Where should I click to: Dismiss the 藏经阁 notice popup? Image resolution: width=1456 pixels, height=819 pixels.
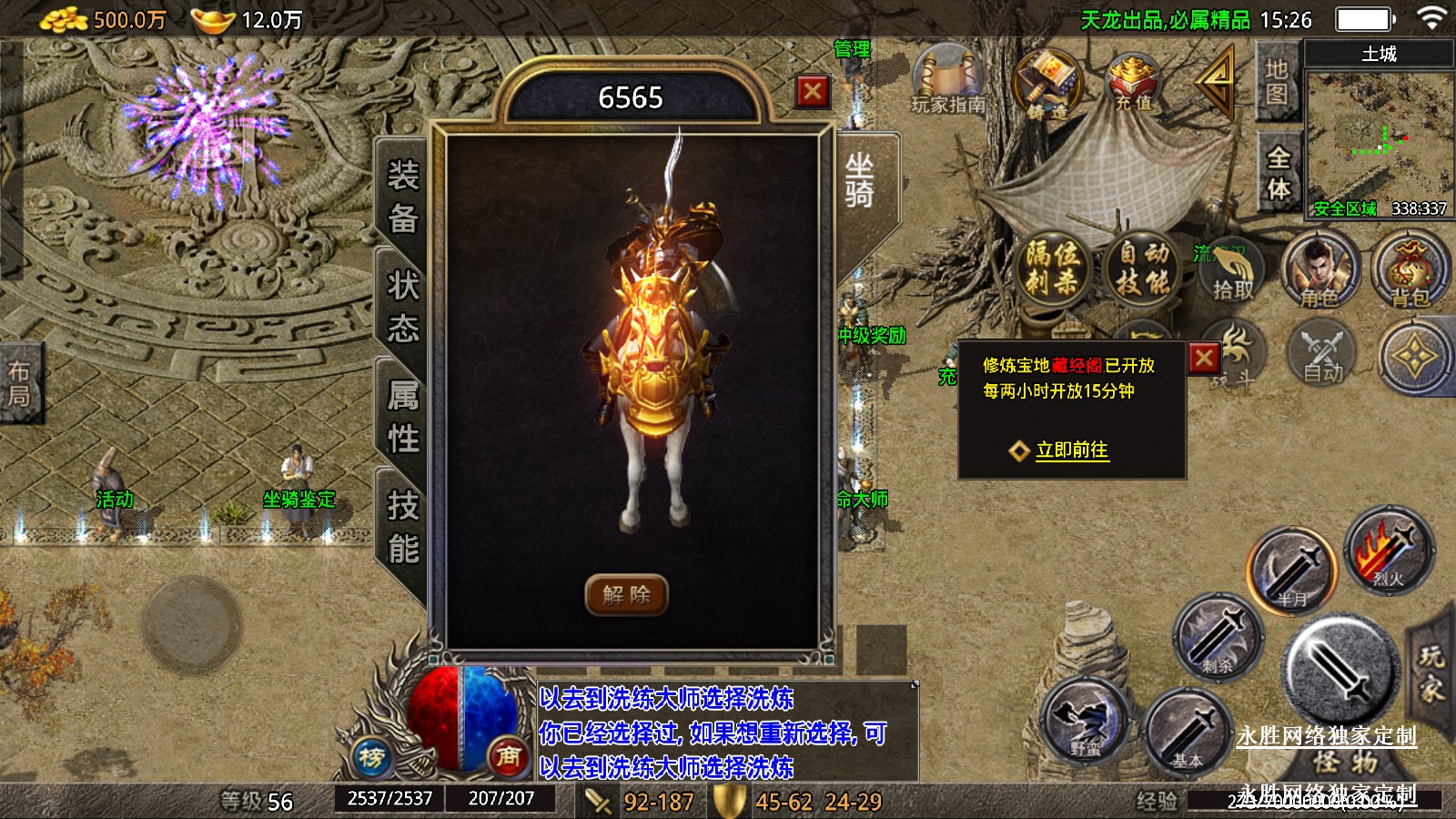[1204, 358]
